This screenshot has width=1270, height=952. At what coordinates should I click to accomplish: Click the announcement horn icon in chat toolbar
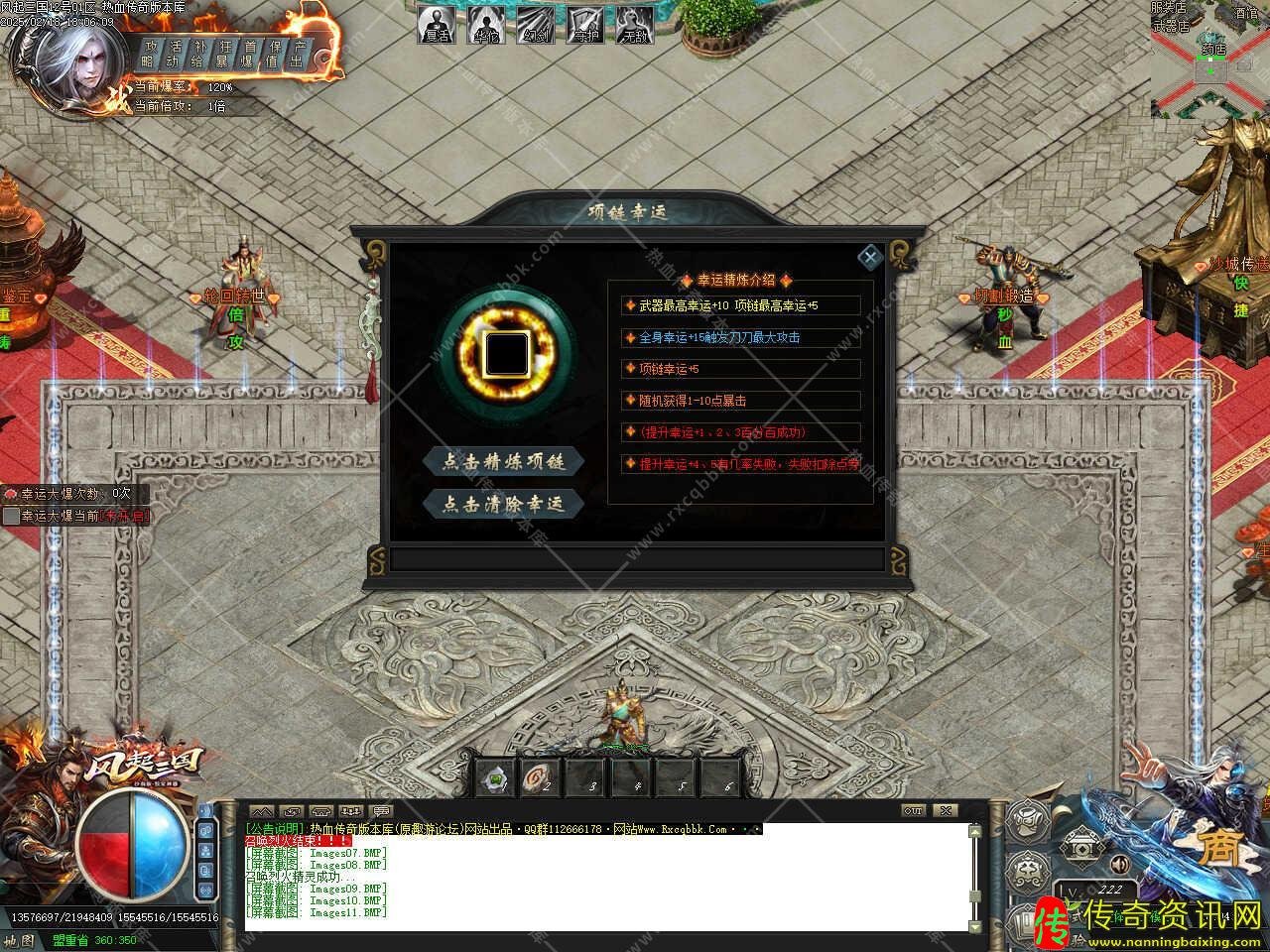[x=380, y=810]
